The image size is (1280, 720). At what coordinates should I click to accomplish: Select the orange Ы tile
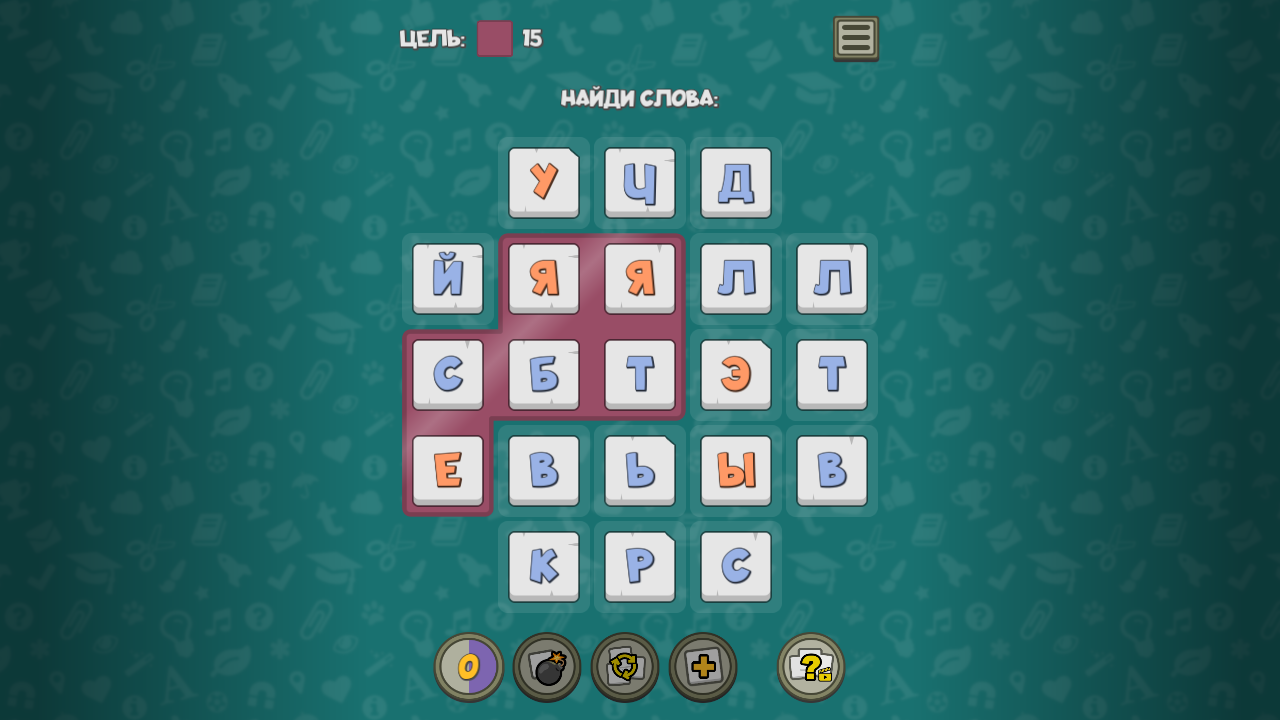pyautogui.click(x=734, y=470)
